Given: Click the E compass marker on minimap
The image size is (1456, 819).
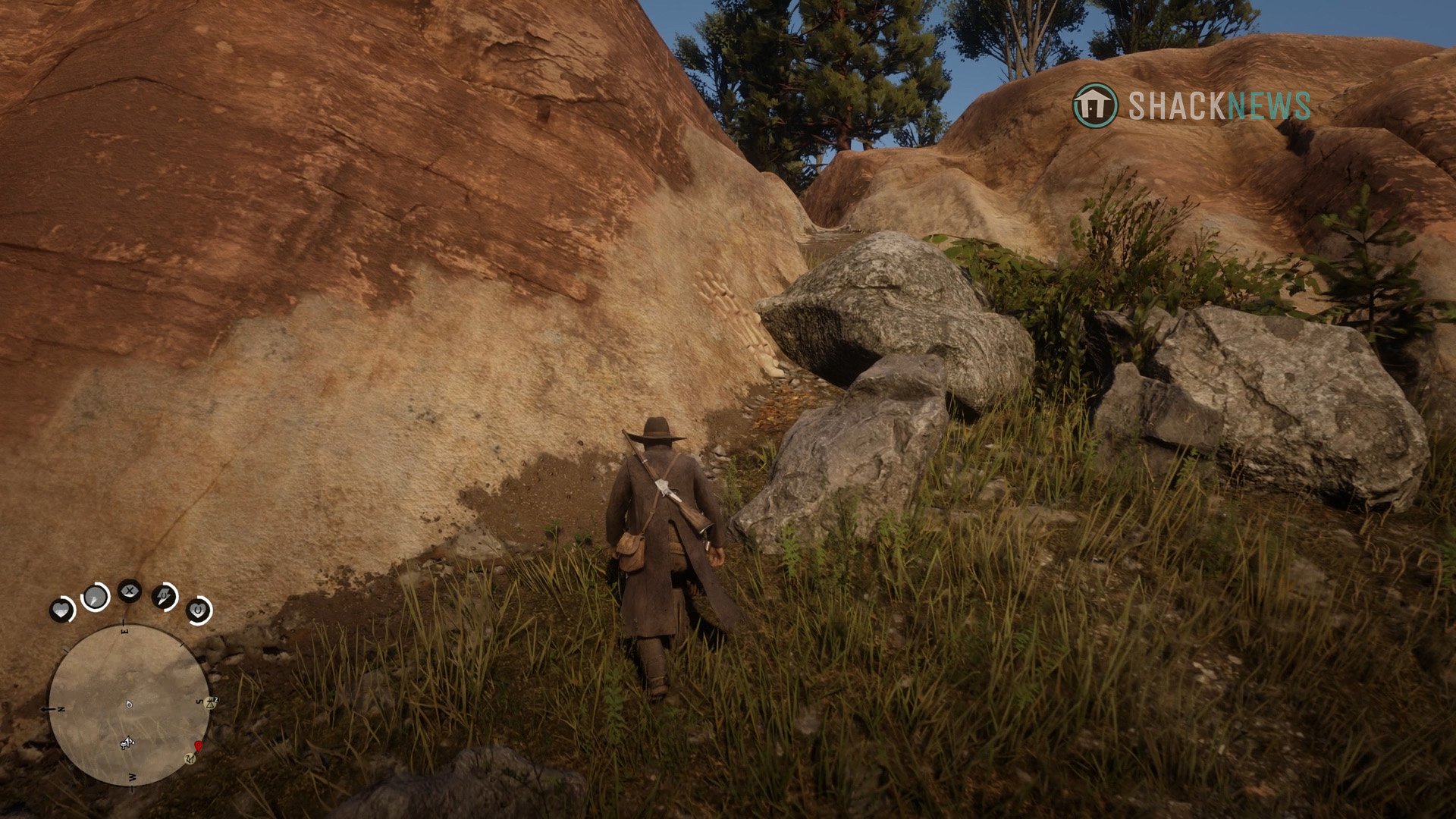Looking at the screenshot, I should [x=124, y=630].
